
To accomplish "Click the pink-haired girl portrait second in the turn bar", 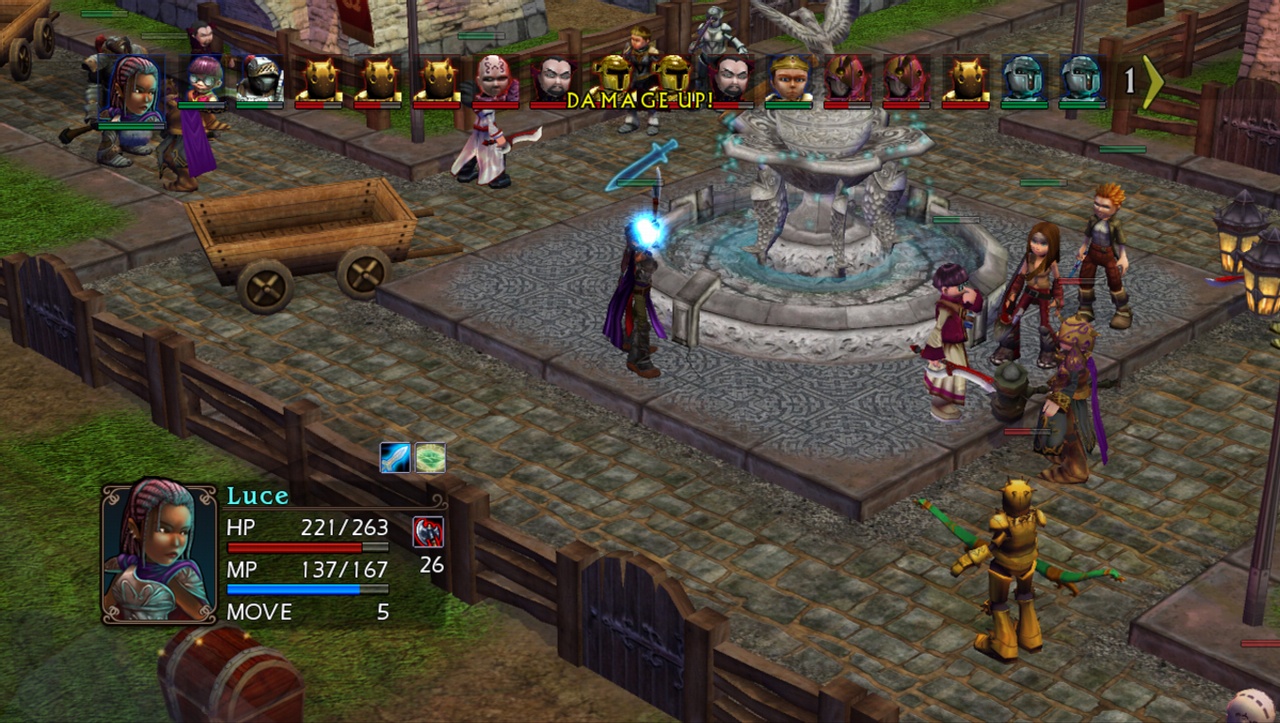I will pos(203,80).
